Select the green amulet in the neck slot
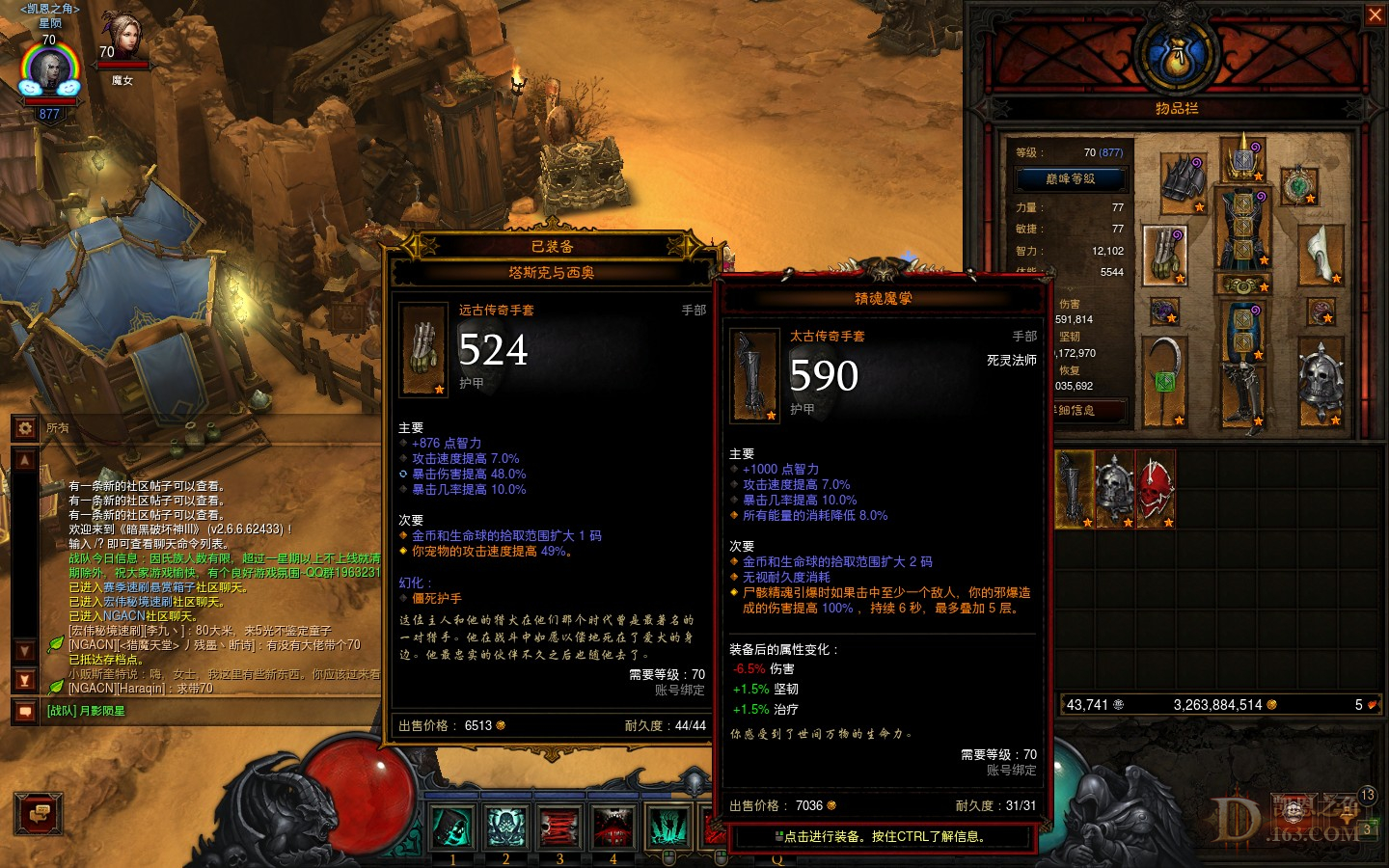 click(1298, 187)
